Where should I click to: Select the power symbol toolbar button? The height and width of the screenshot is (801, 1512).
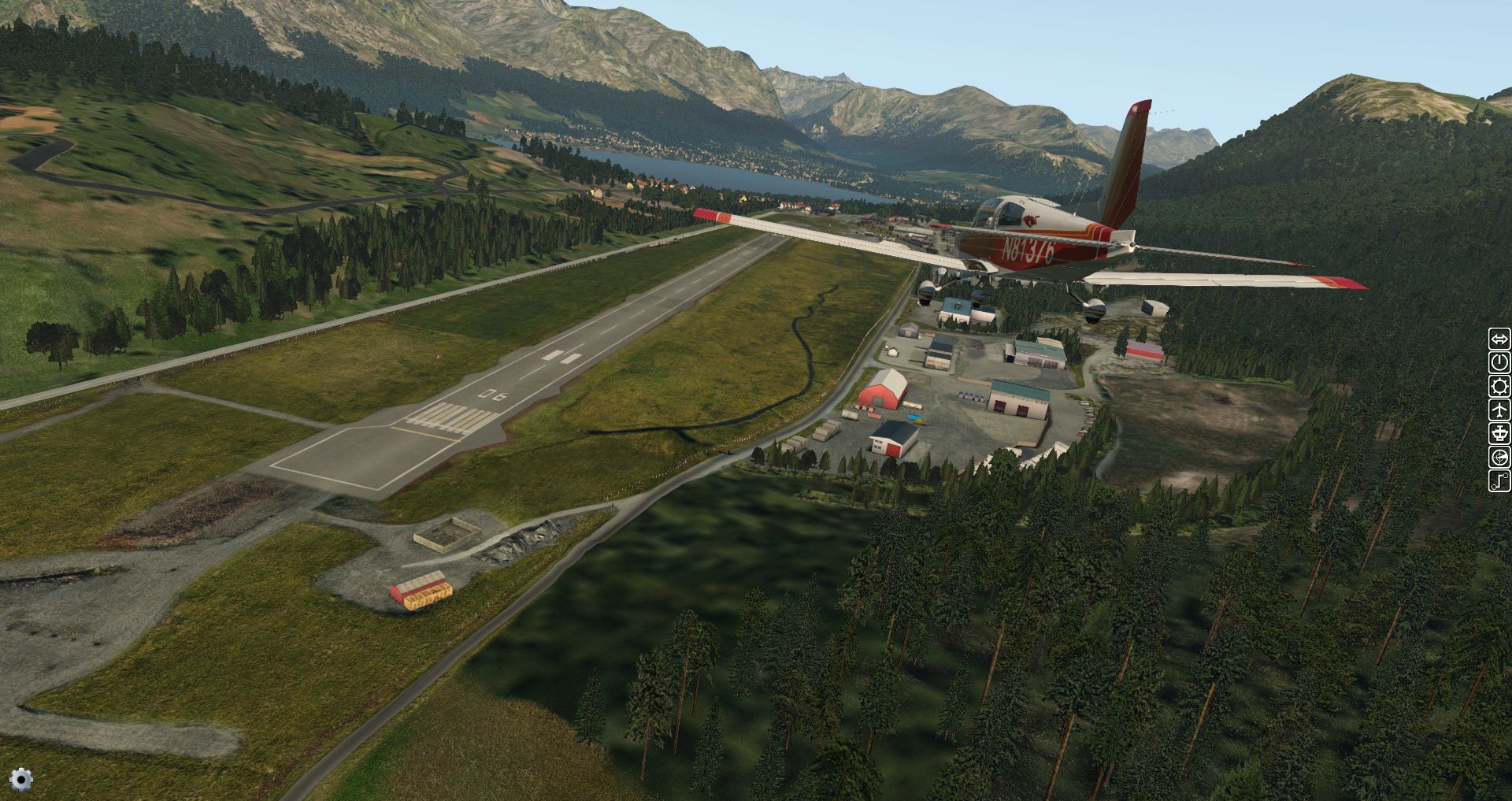(1499, 362)
